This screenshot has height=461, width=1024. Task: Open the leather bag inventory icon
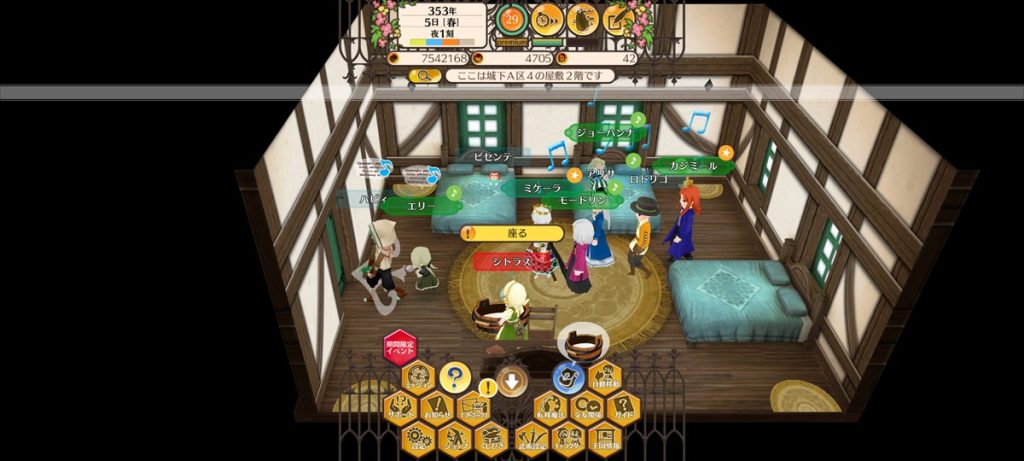pyautogui.click(x=583, y=18)
